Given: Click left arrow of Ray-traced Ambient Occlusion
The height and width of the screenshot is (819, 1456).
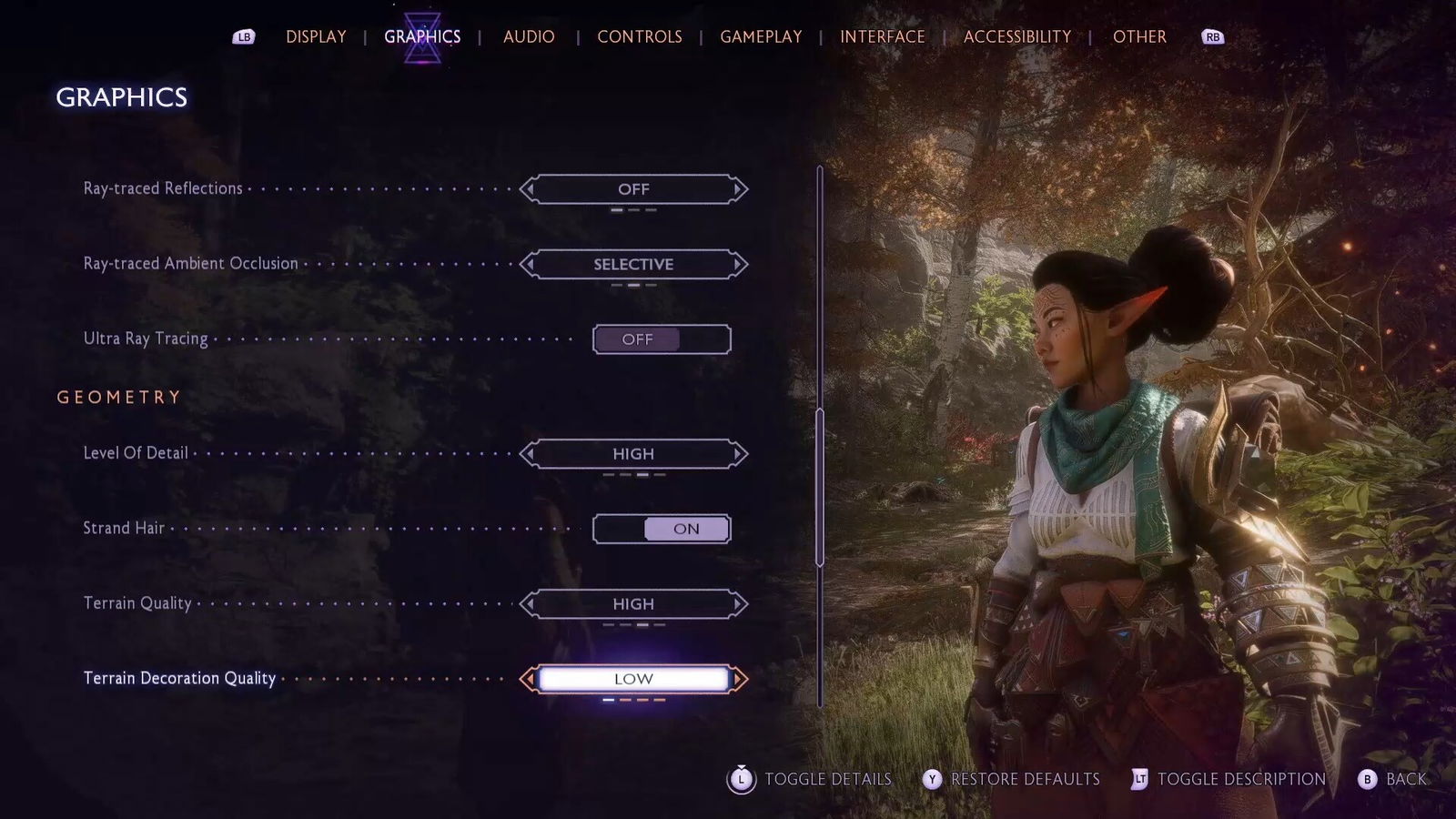Looking at the screenshot, I should click(528, 265).
